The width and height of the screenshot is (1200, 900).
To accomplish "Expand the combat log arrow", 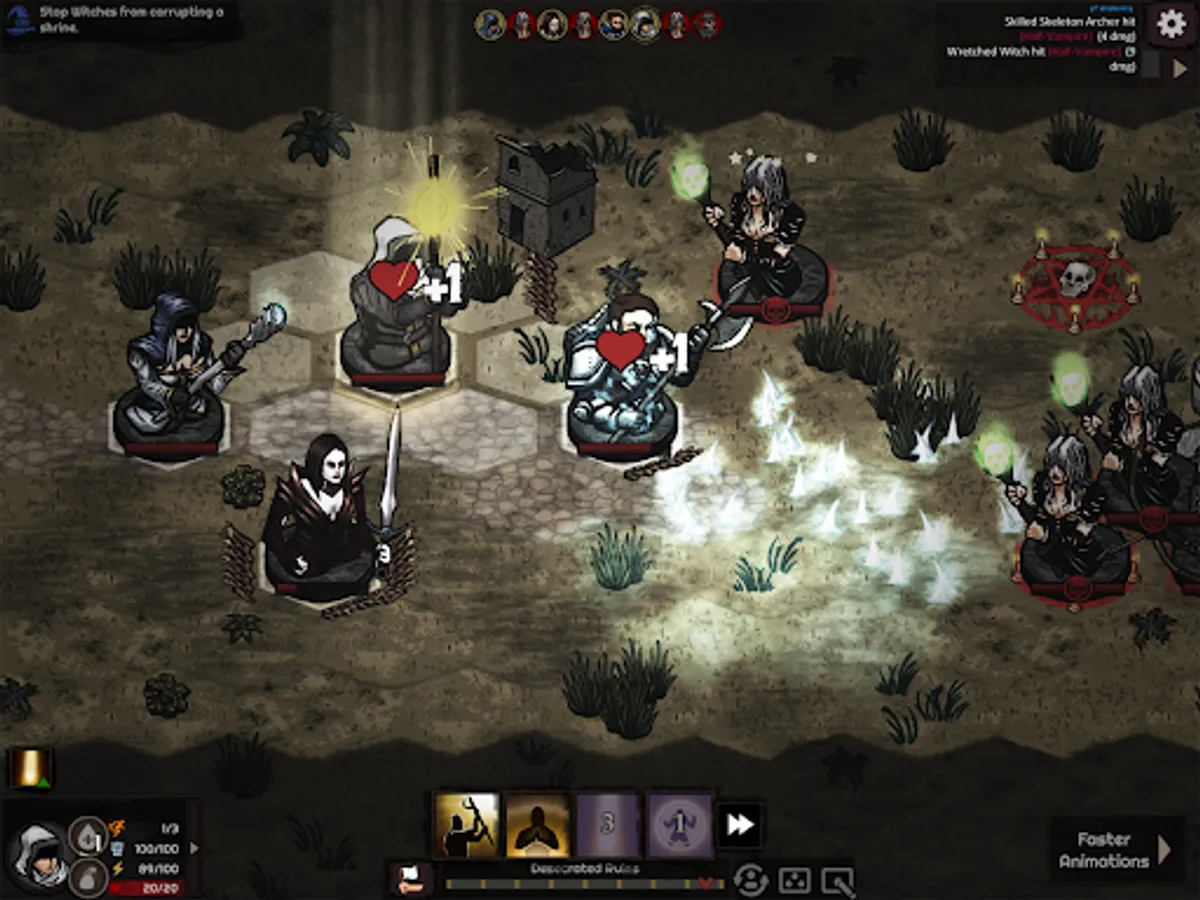I will 1179,68.
